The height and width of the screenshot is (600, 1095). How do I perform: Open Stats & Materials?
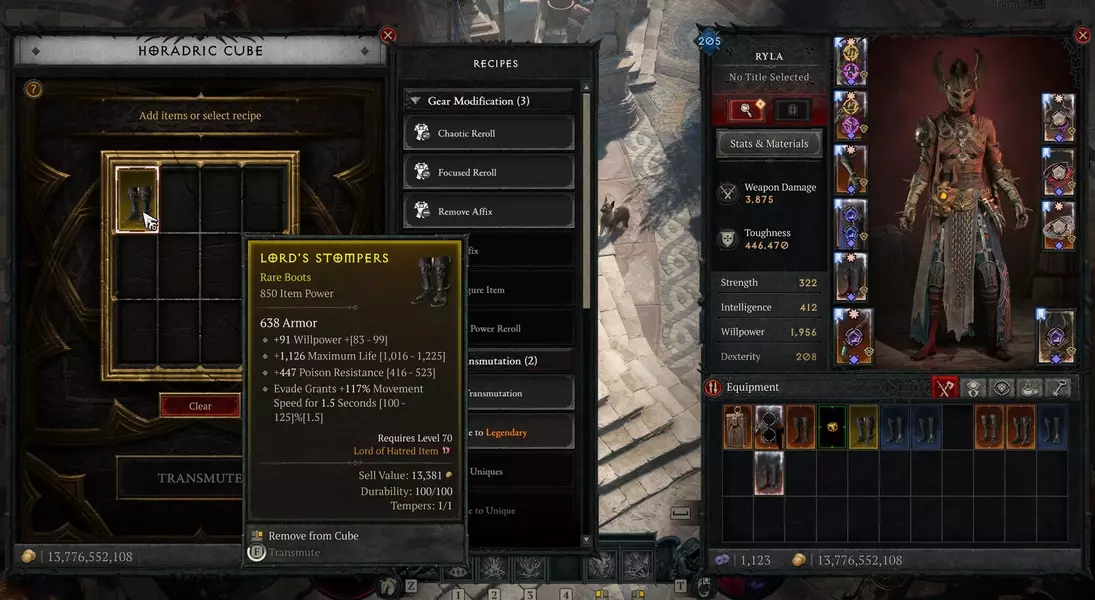point(769,143)
